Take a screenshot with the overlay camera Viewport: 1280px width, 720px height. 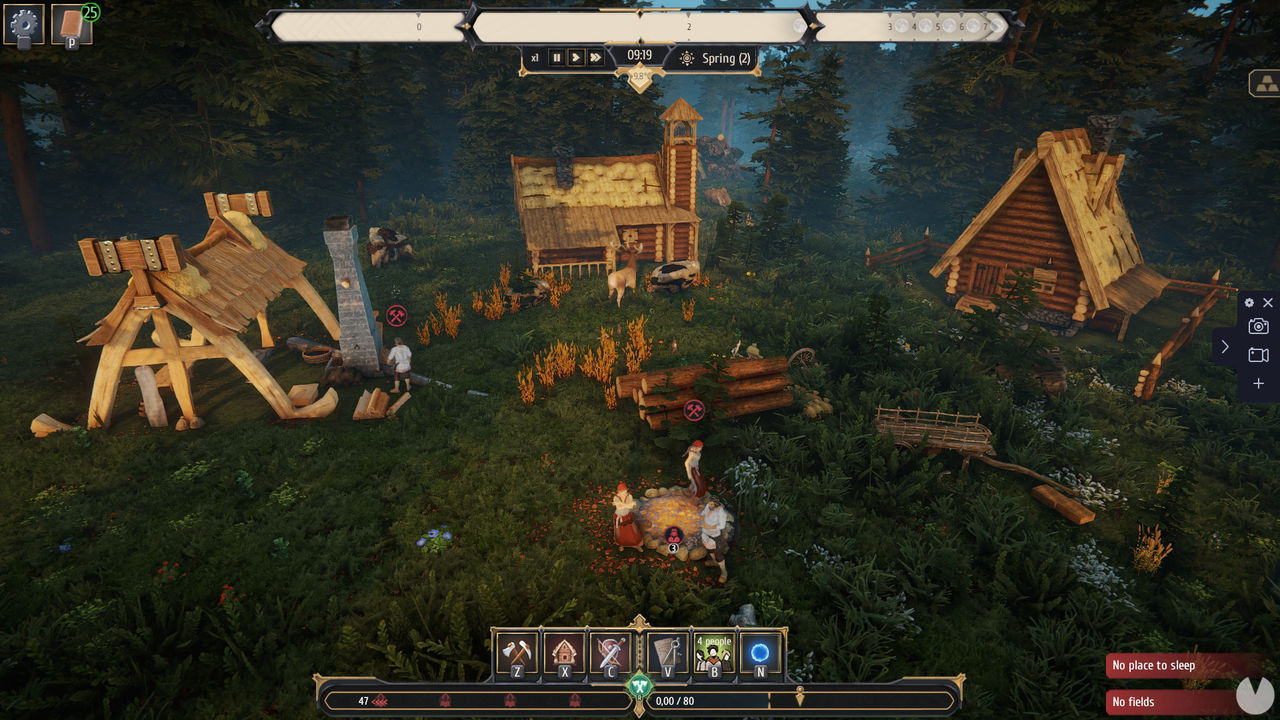click(x=1258, y=326)
